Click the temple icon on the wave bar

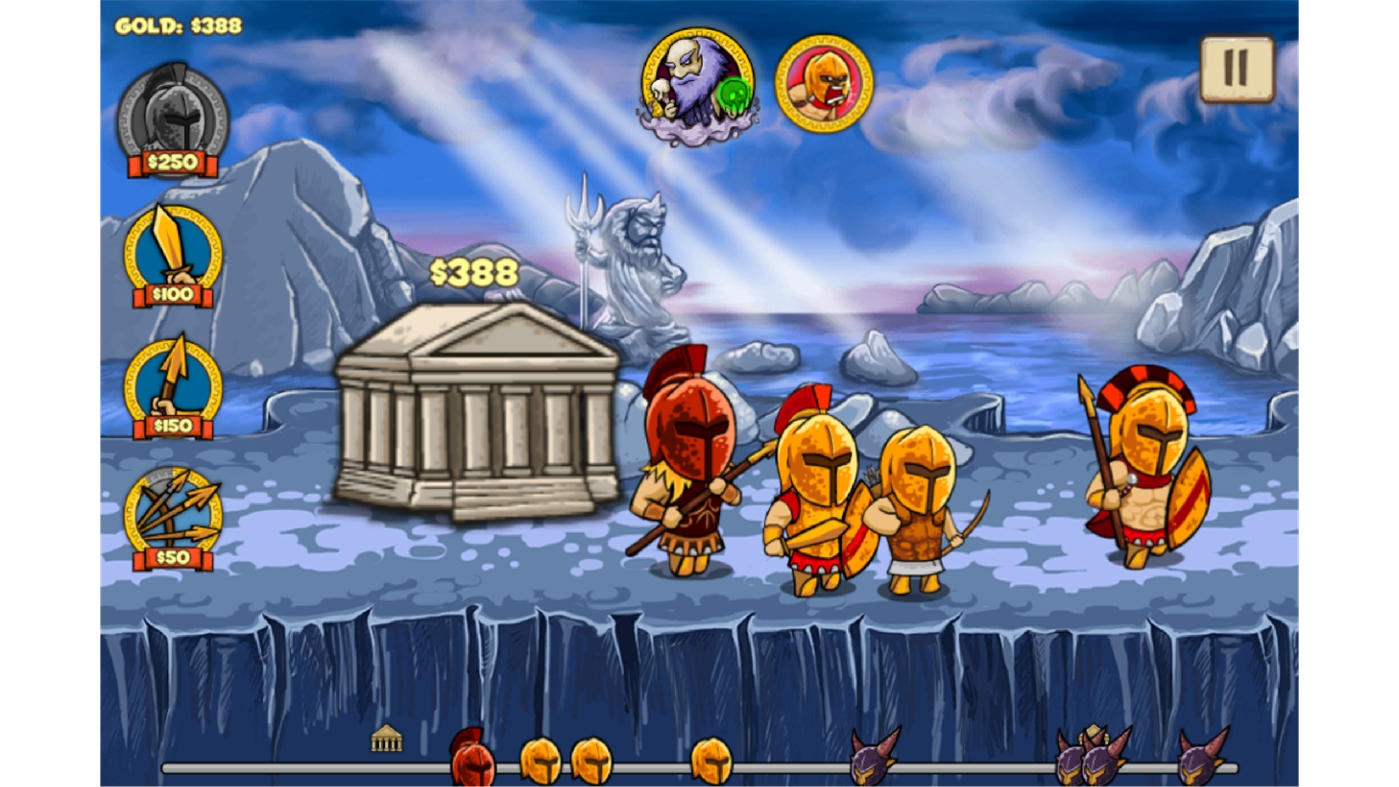[388, 737]
